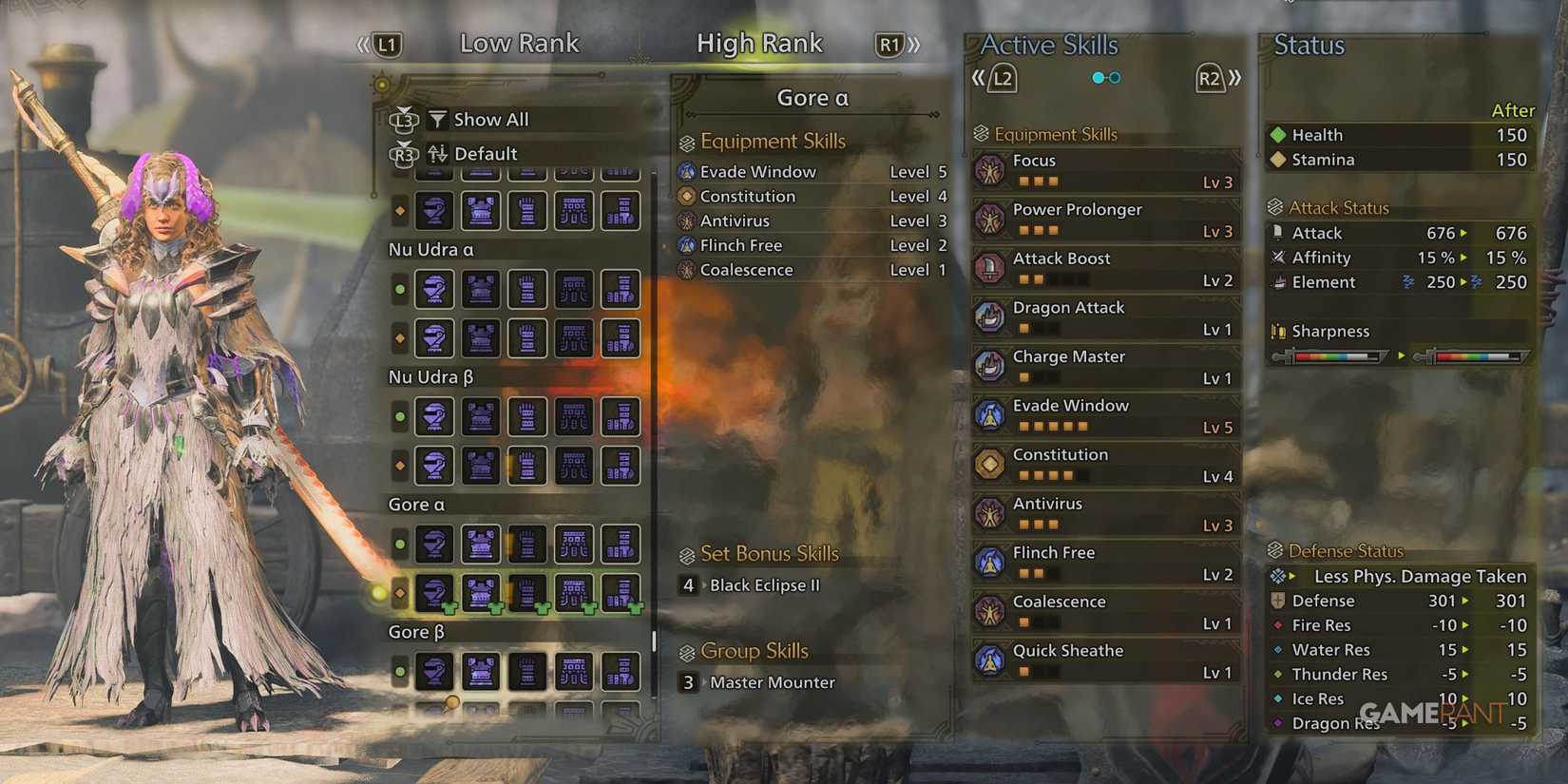This screenshot has height=784, width=1568.
Task: Click the left chevron beside L2
Action: click(979, 79)
